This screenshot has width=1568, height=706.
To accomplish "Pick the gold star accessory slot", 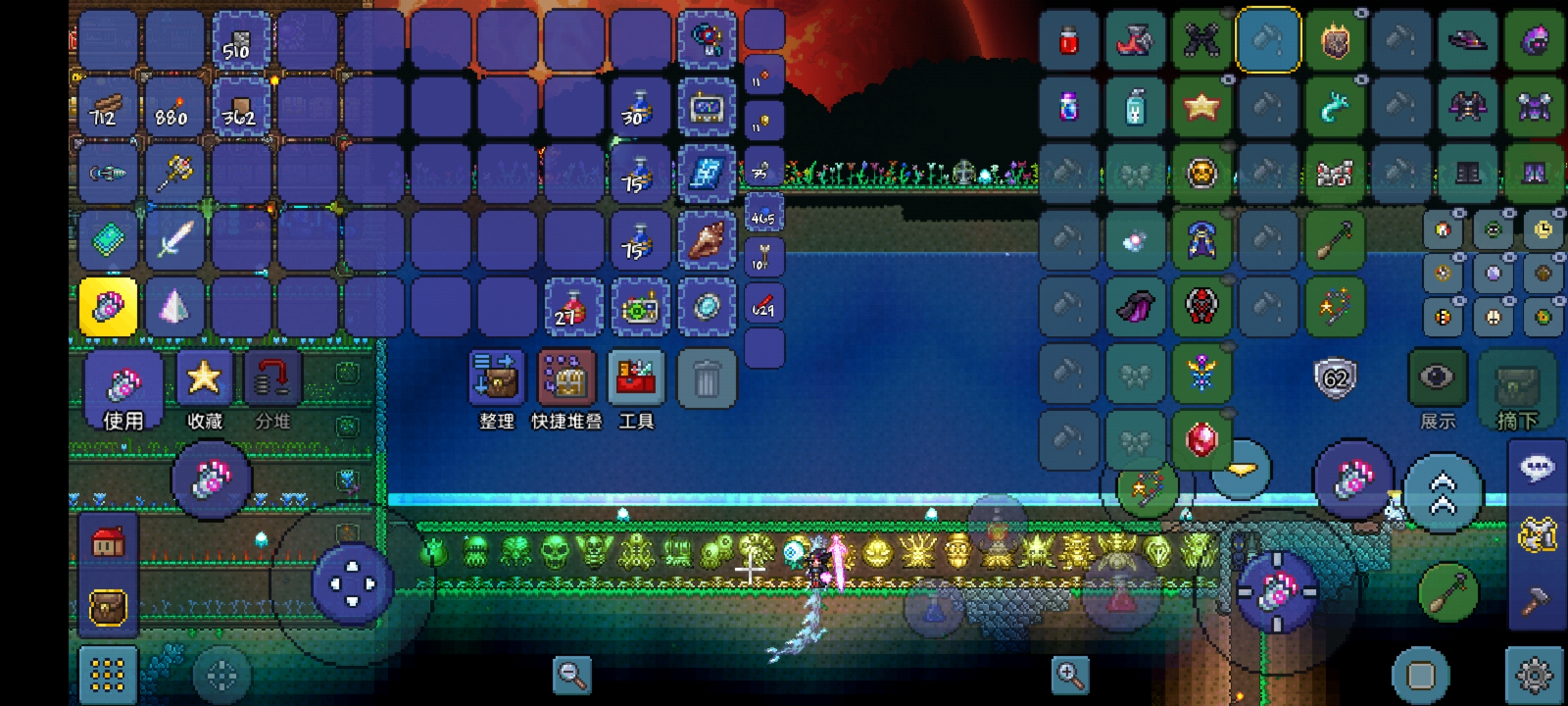I will click(1201, 107).
